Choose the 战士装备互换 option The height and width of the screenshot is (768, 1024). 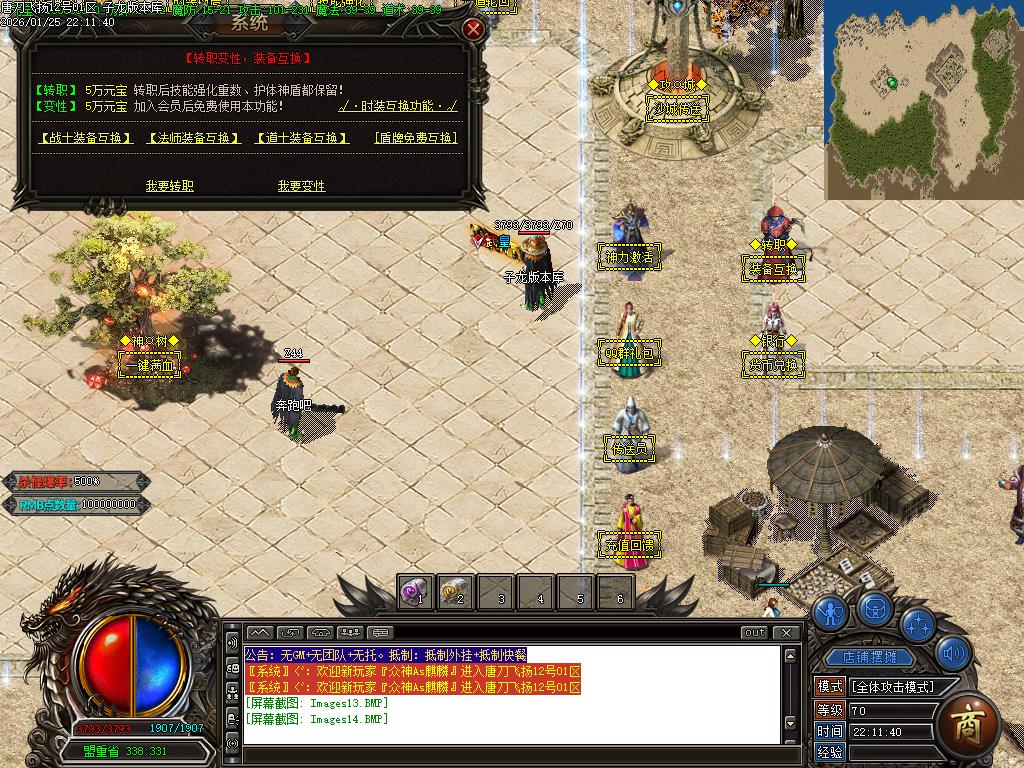tap(85, 138)
